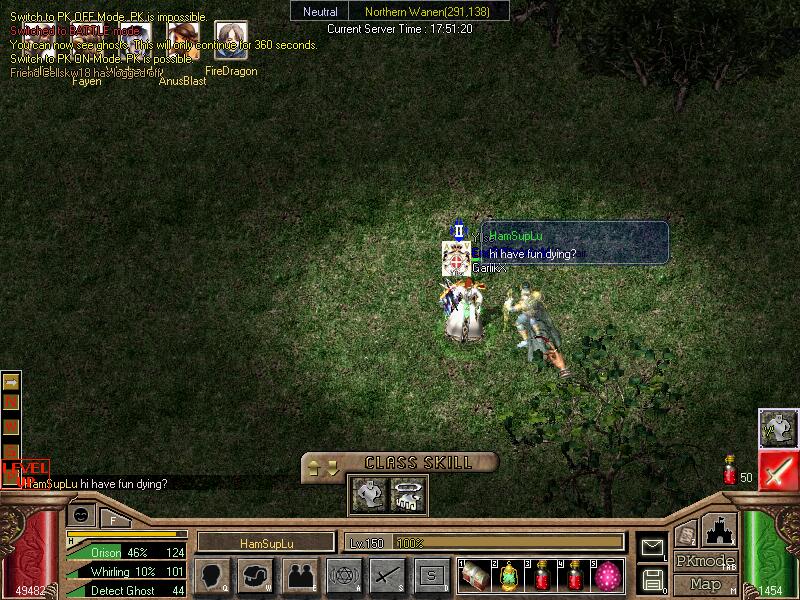Activate the first class skill icon

pyautogui.click(x=367, y=494)
